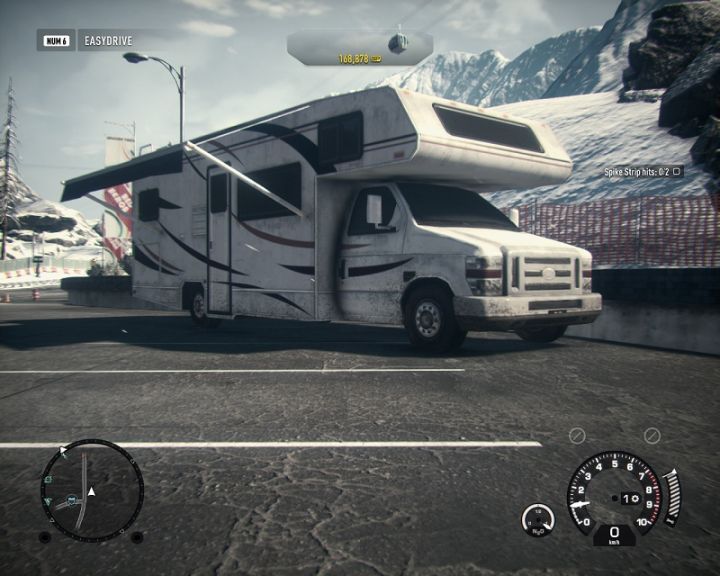Click the circular minimap
The height and width of the screenshot is (576, 720).
[x=91, y=490]
